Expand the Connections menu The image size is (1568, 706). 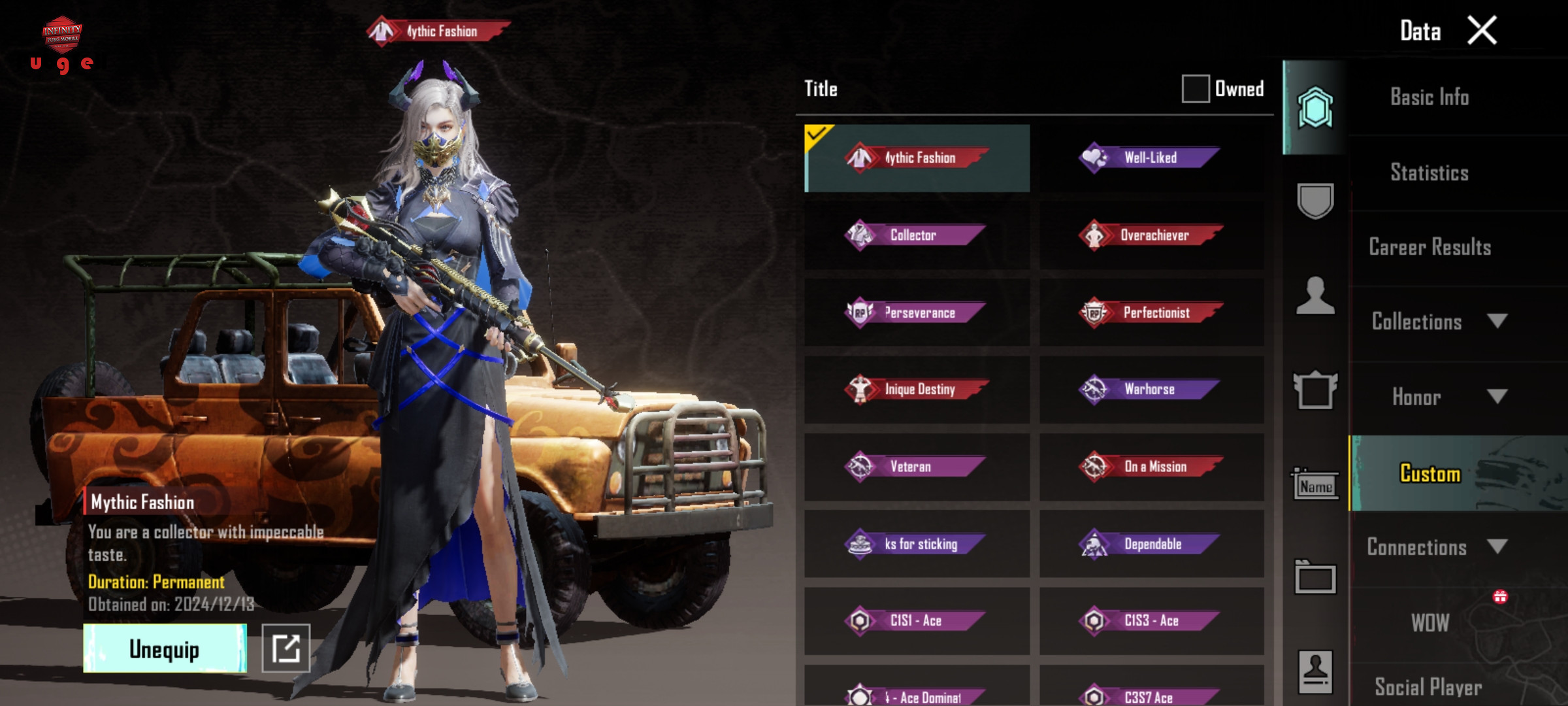click(1437, 547)
